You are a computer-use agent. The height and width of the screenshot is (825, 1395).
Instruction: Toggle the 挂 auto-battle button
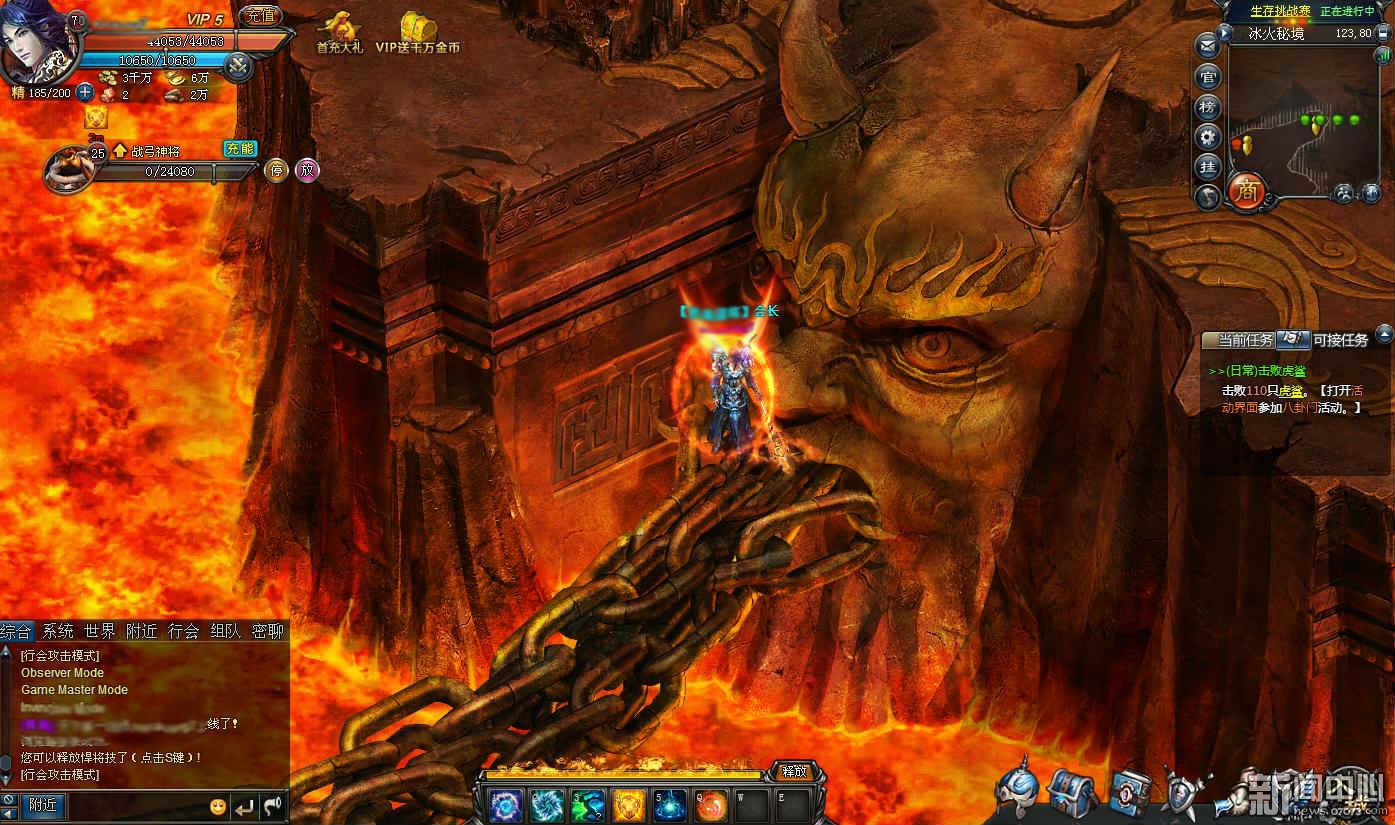tap(1208, 167)
